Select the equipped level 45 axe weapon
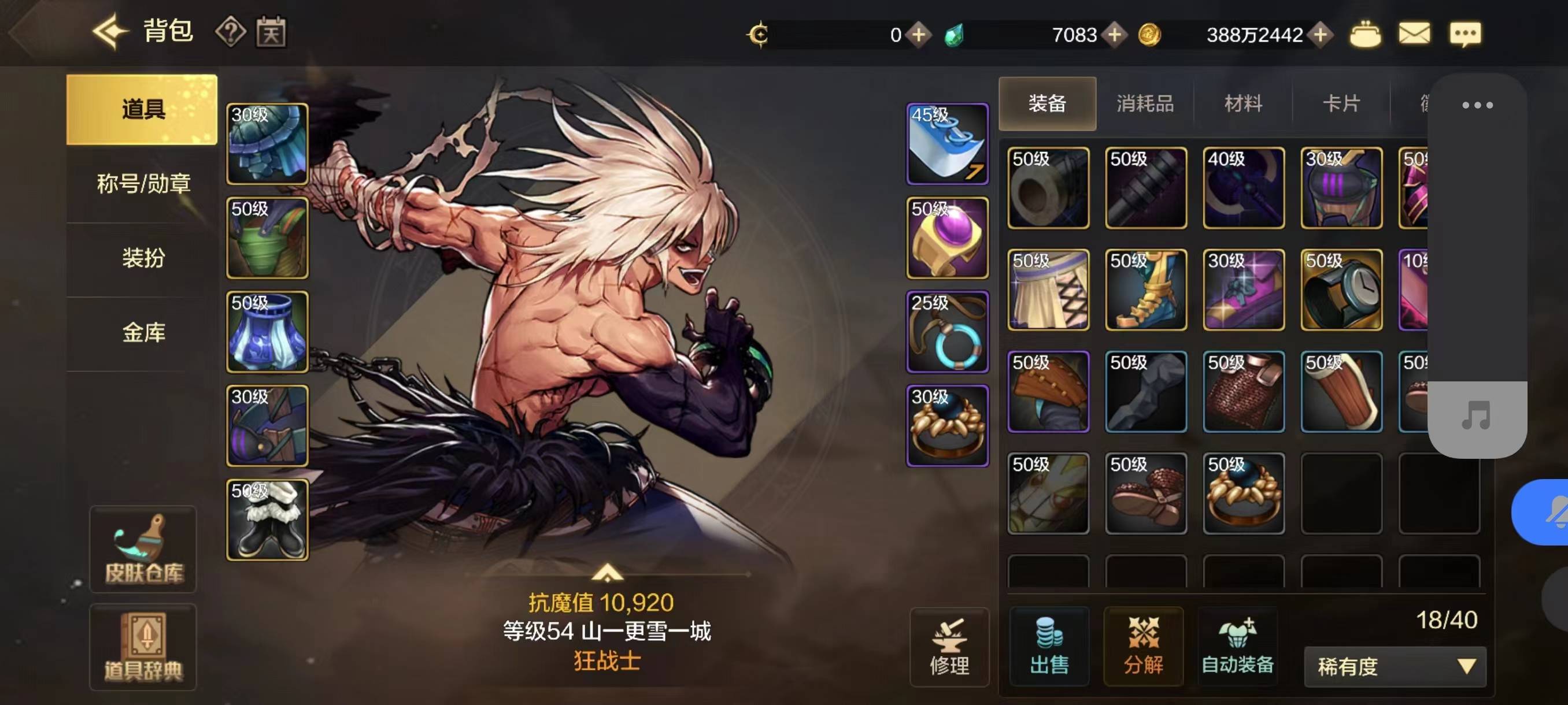The height and width of the screenshot is (705, 1568). [x=947, y=144]
